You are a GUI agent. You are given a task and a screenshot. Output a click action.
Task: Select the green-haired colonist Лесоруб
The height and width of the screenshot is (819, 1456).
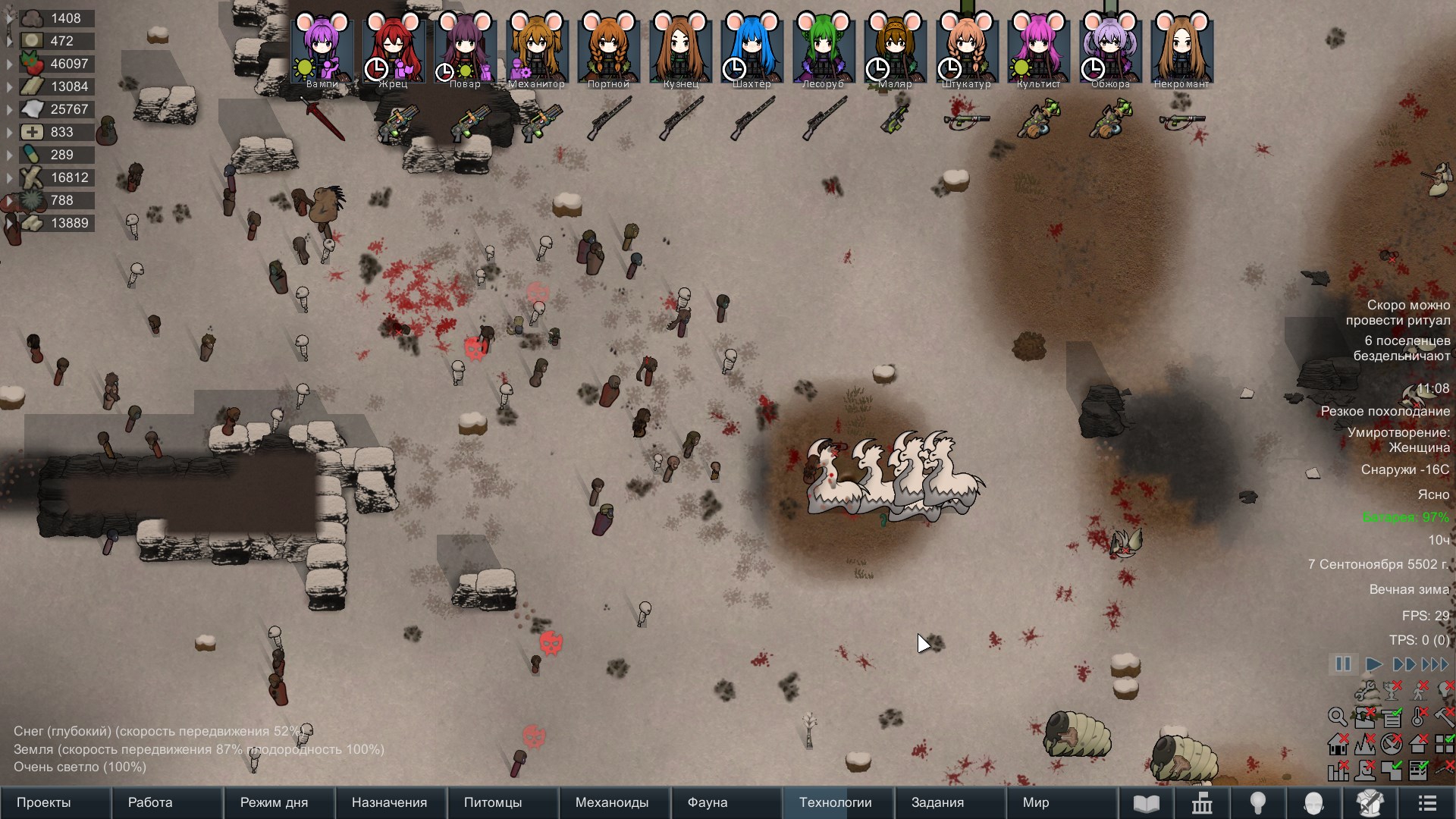[824, 49]
